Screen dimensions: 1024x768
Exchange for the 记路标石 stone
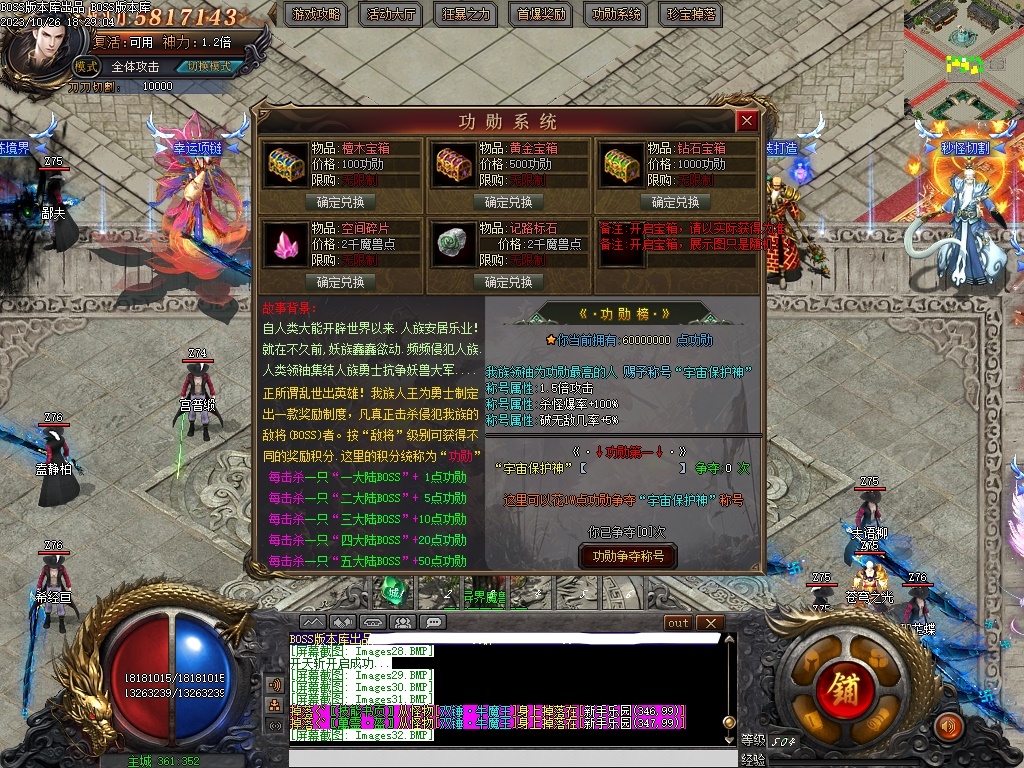pos(507,281)
